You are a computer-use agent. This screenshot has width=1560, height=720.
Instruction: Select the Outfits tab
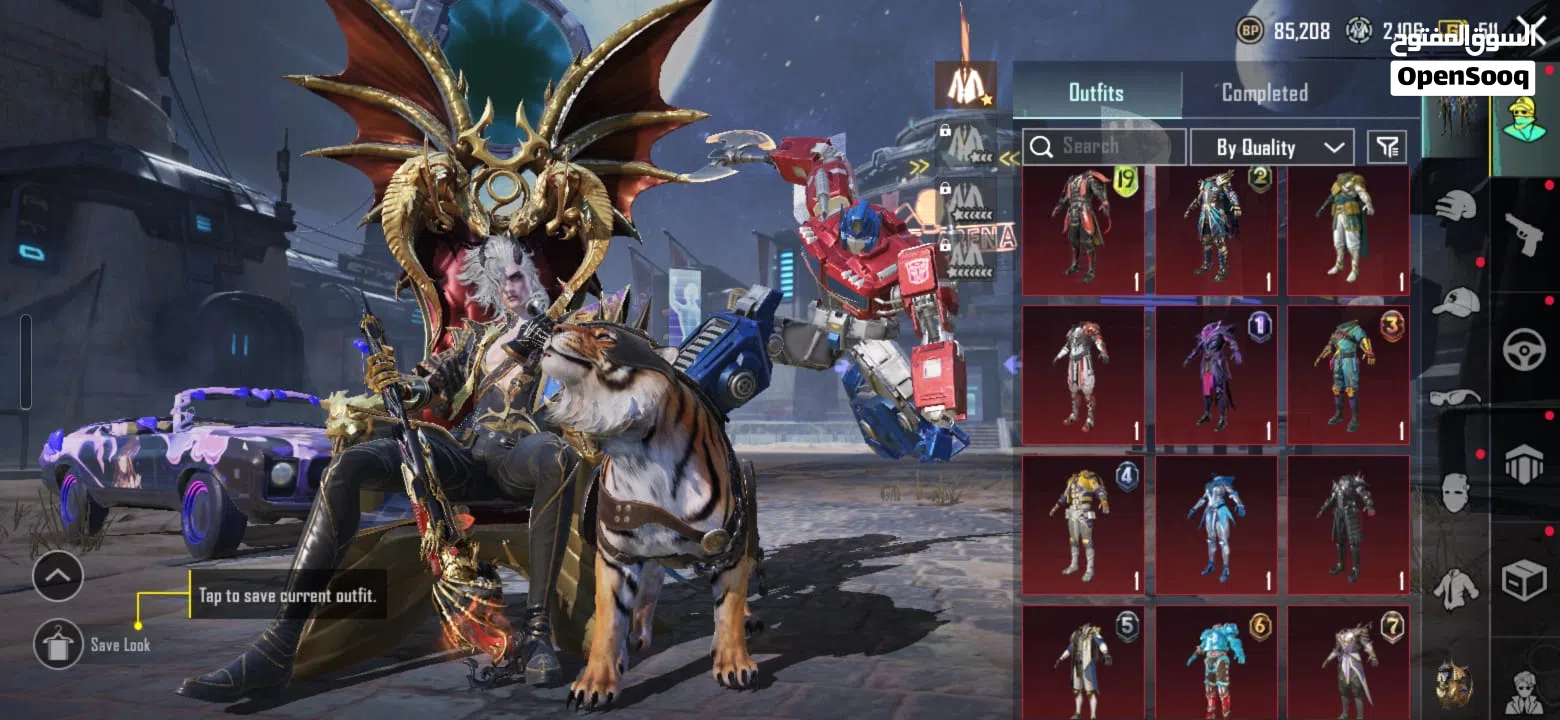1096,93
